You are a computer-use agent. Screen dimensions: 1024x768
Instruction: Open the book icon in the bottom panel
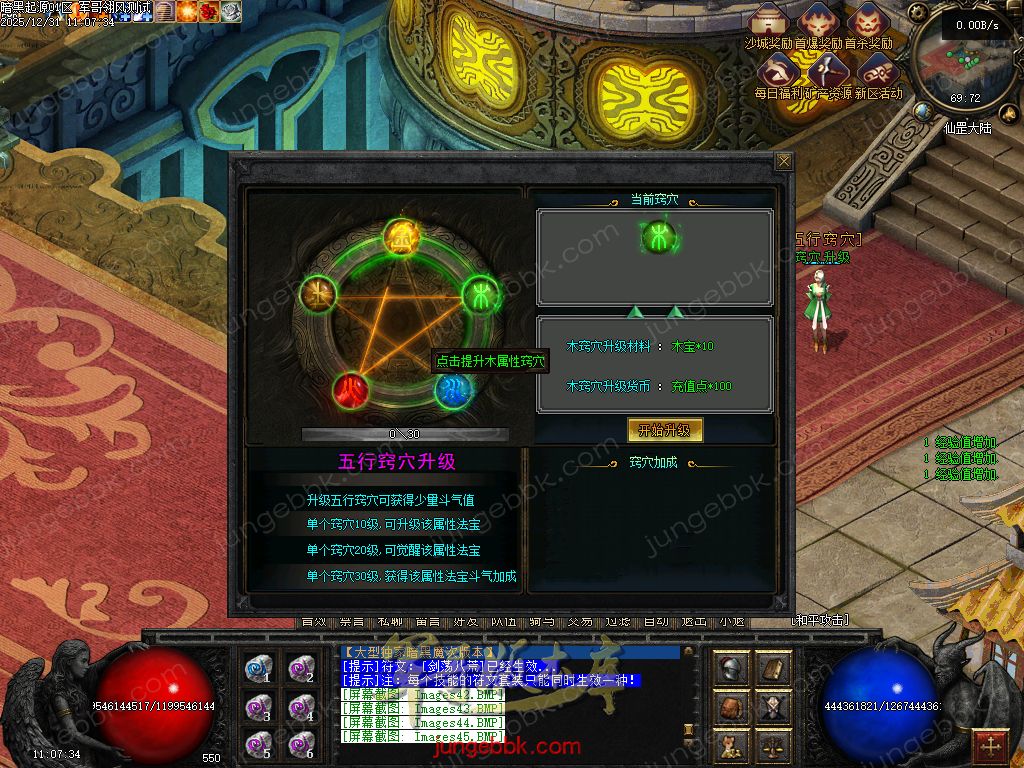773,667
